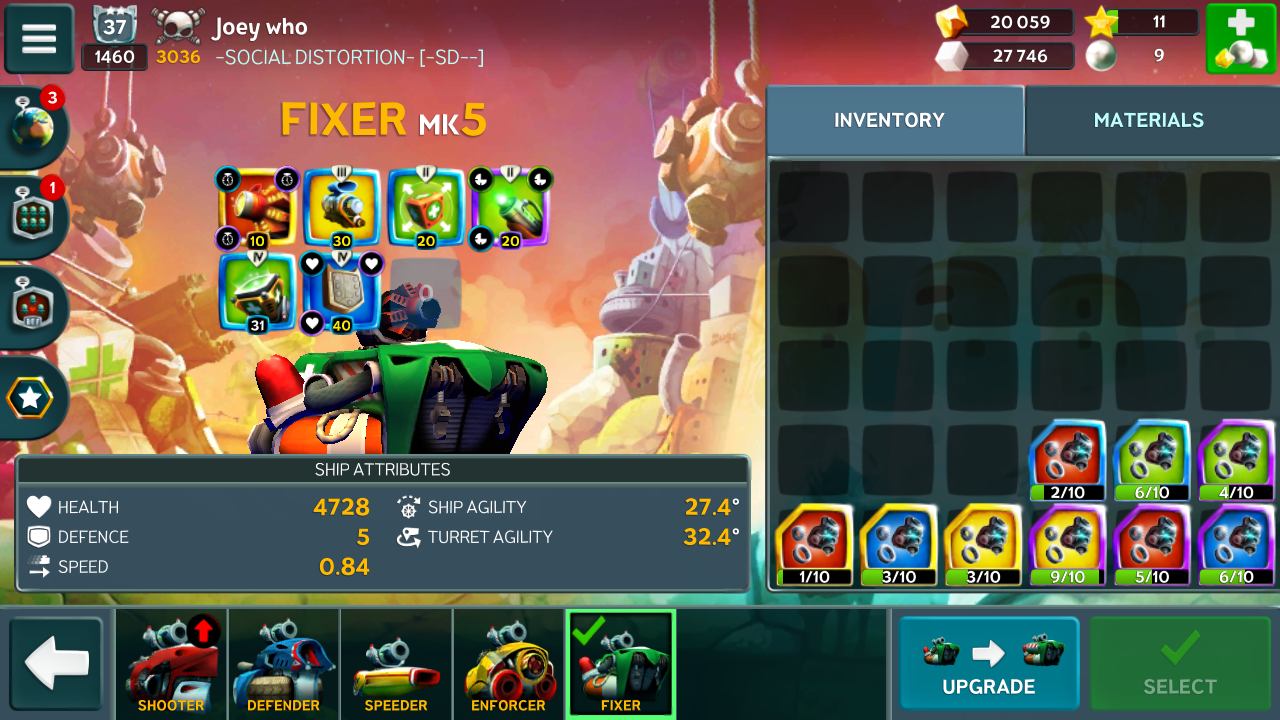Go back with the white arrow button
Screen dimensions: 1280x720
[x=56, y=665]
